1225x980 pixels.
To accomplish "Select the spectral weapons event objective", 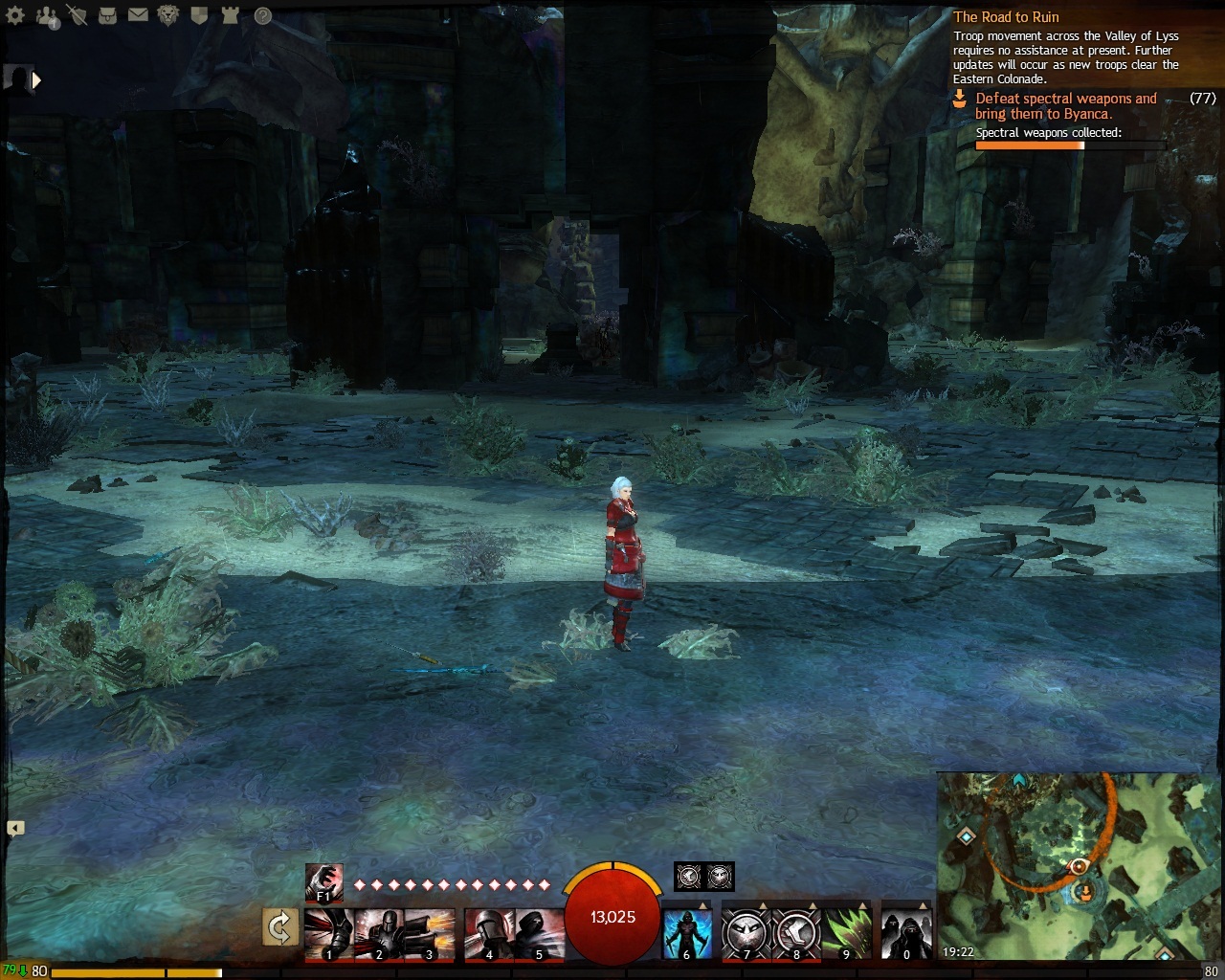I will click(x=1065, y=106).
